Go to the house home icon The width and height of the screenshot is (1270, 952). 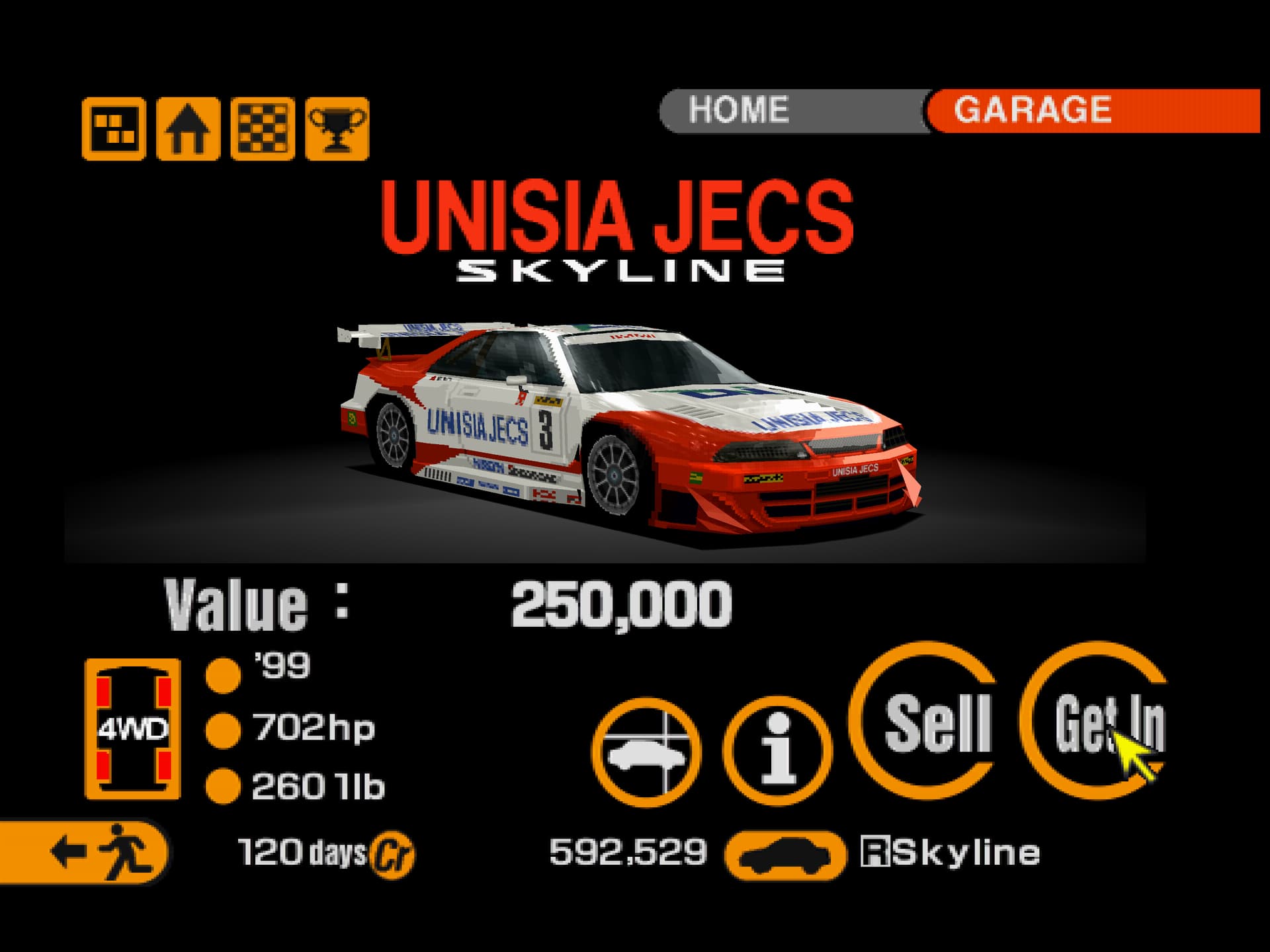[x=188, y=128]
